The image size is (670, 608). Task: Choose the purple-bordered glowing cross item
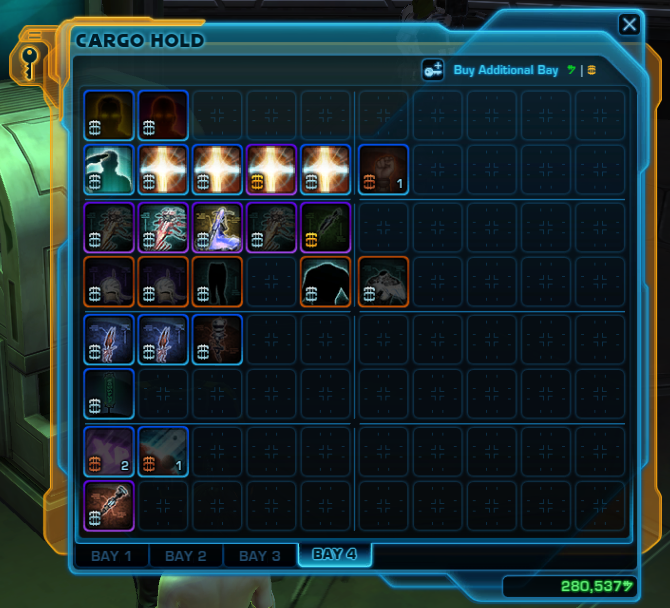coord(271,169)
